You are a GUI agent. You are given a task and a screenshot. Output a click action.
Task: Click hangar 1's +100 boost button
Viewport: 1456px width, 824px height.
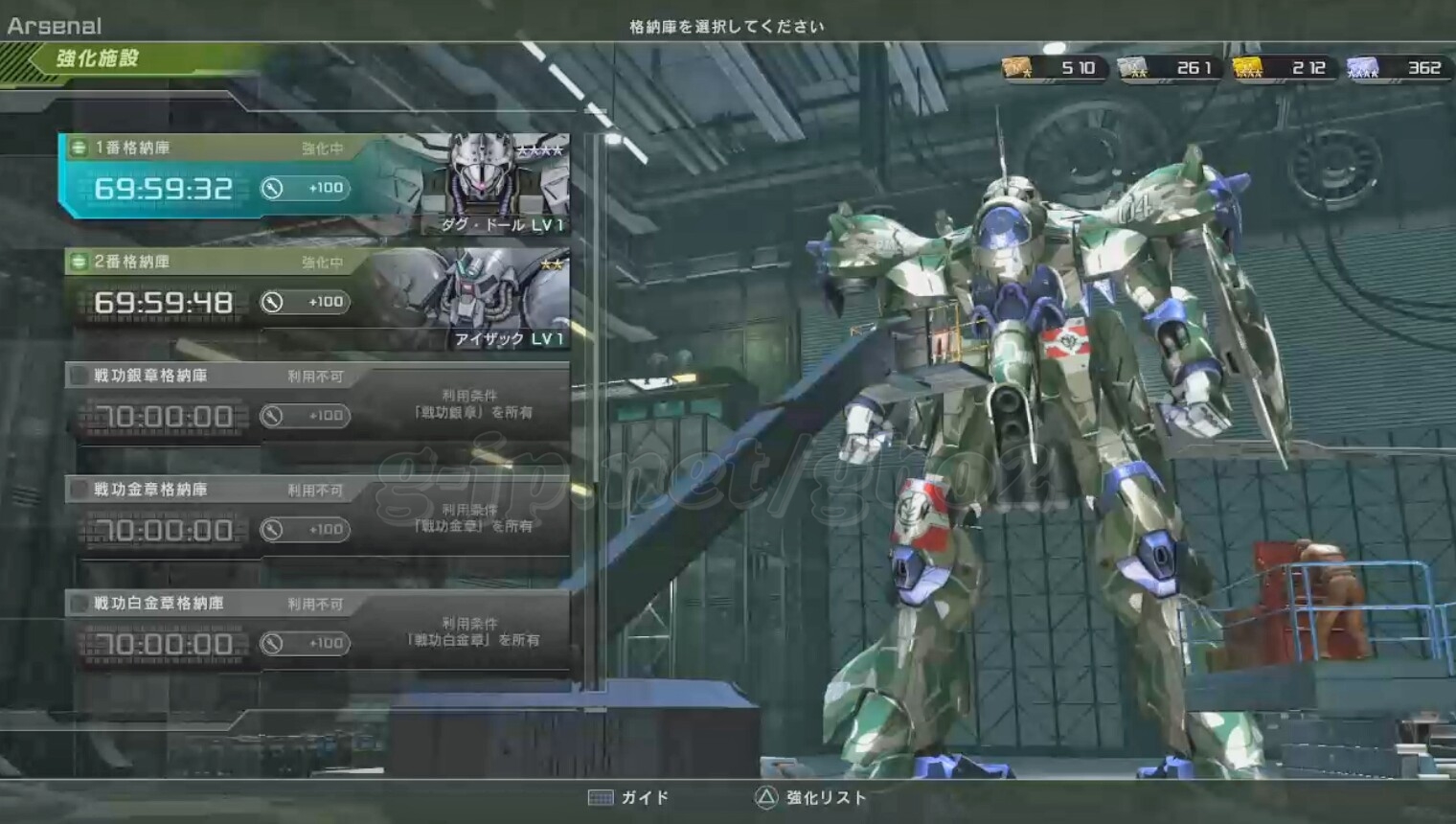tap(305, 188)
